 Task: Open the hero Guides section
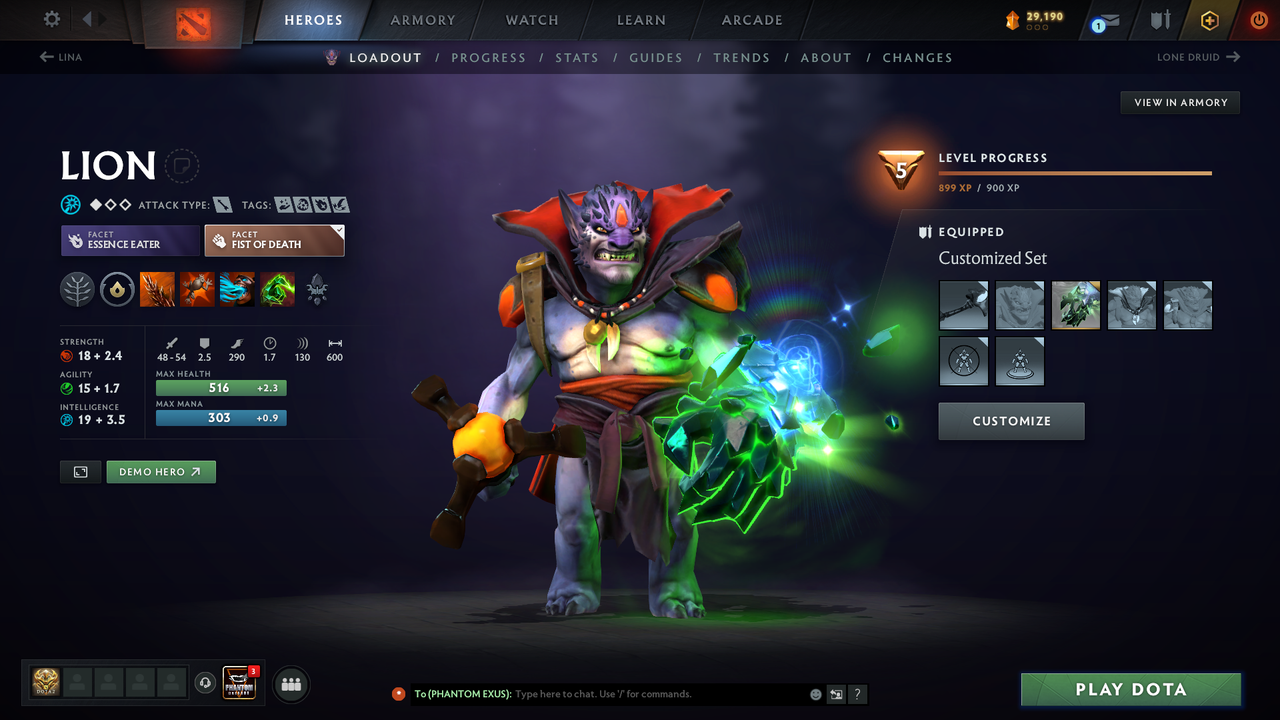656,58
